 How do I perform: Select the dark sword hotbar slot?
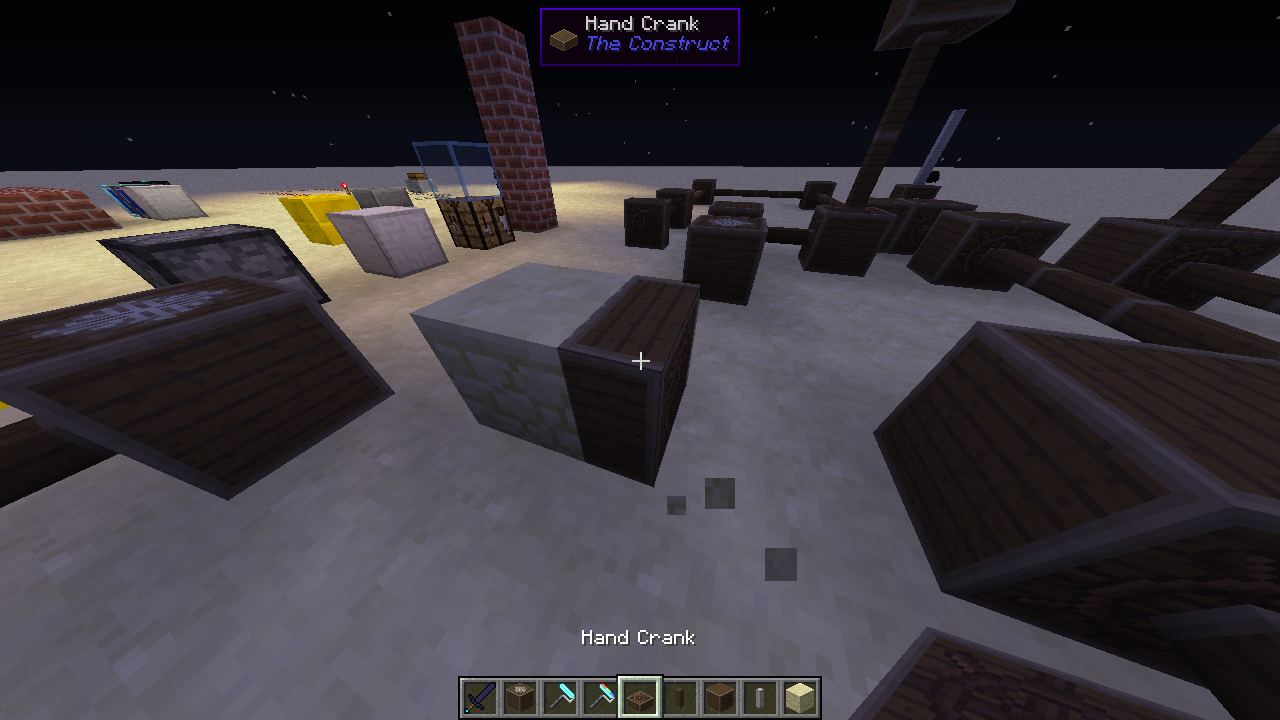[x=480, y=697]
